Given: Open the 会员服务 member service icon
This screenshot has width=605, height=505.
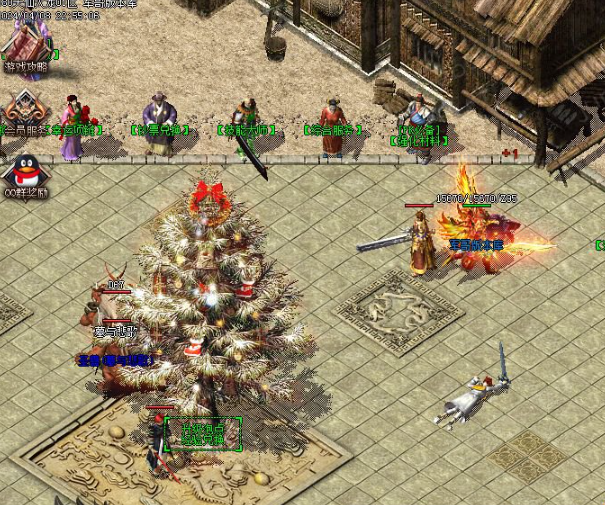Looking at the screenshot, I should (x=23, y=109).
